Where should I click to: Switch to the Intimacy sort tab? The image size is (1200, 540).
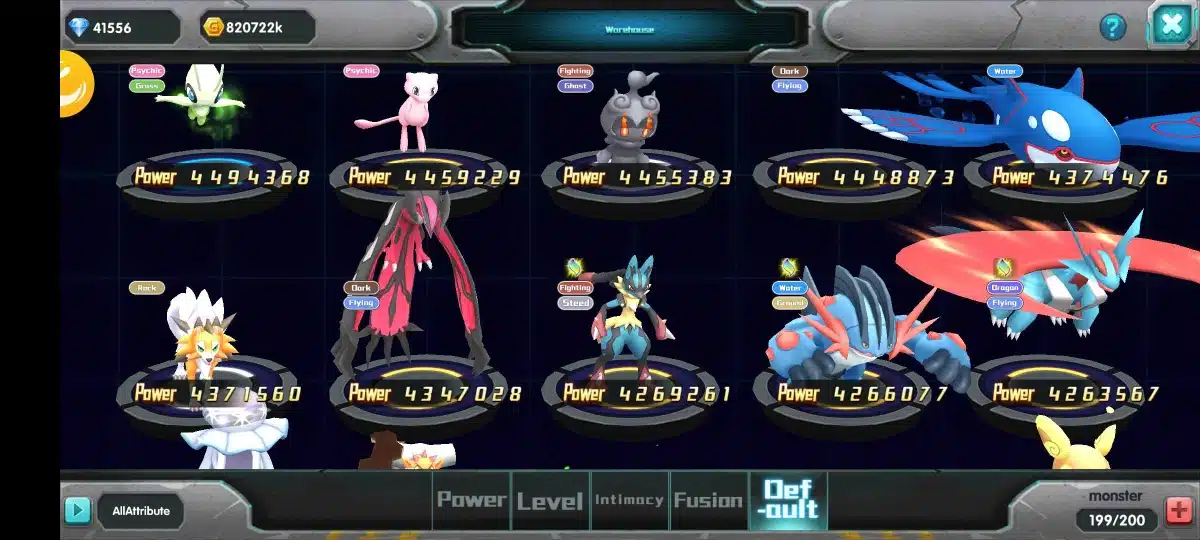click(x=629, y=500)
